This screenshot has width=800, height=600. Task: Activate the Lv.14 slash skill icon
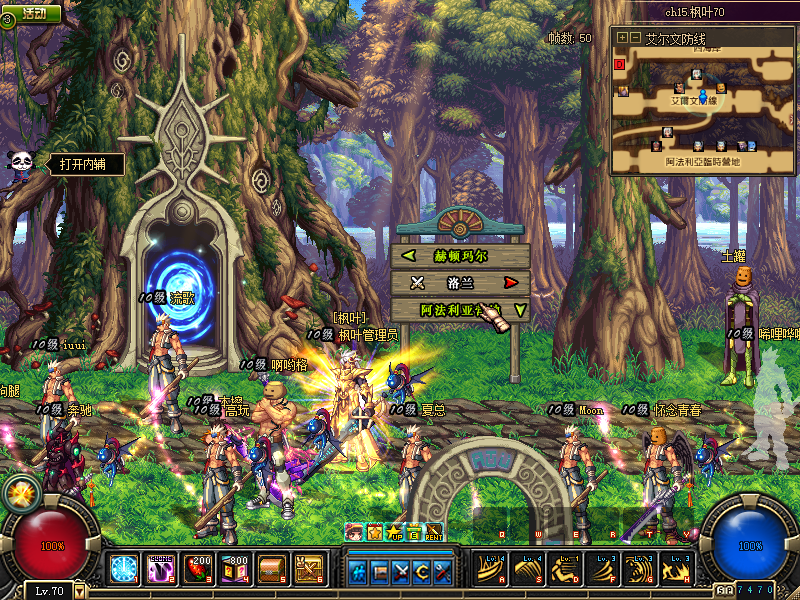click(489, 569)
